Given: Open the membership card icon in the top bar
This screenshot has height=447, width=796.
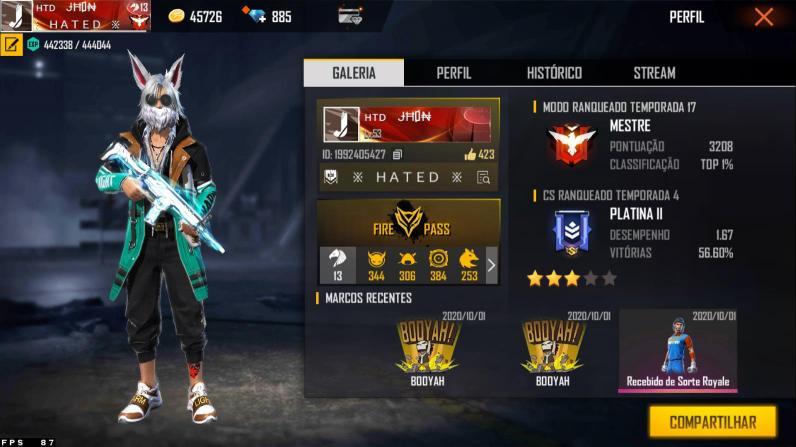Looking at the screenshot, I should pyautogui.click(x=350, y=17).
